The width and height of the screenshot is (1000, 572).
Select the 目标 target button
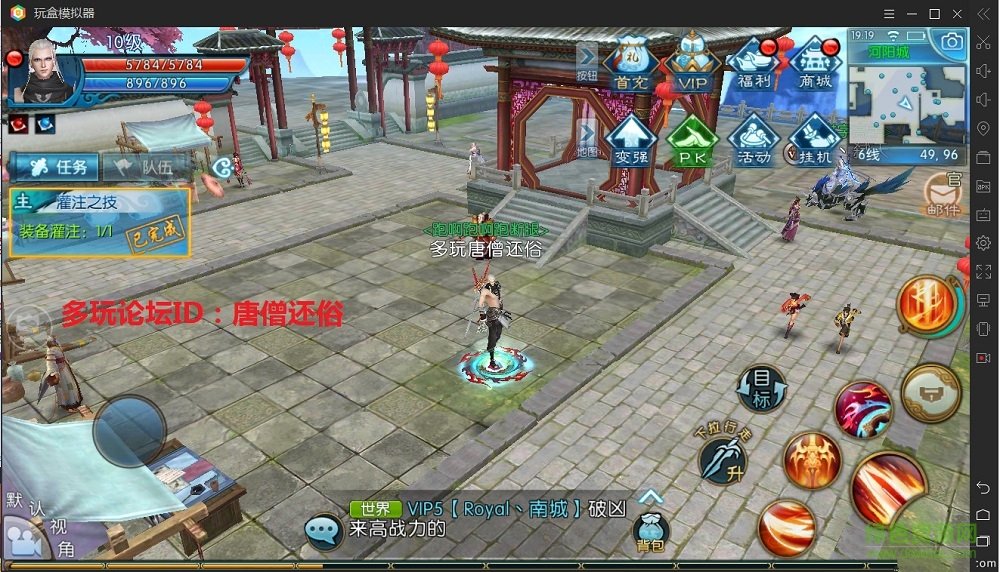pyautogui.click(x=762, y=388)
